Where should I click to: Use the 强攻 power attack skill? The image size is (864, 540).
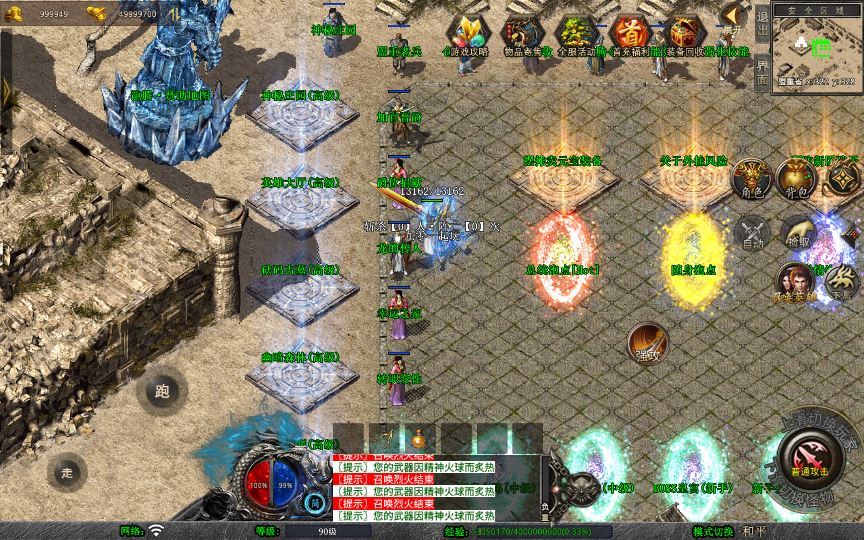coord(649,344)
